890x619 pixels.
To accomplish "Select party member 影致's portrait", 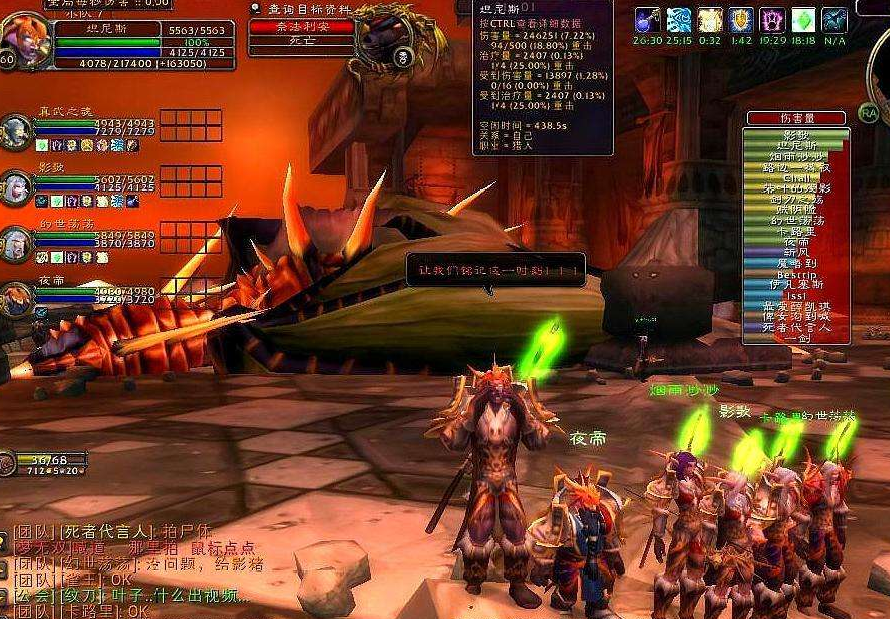I will coord(16,186).
